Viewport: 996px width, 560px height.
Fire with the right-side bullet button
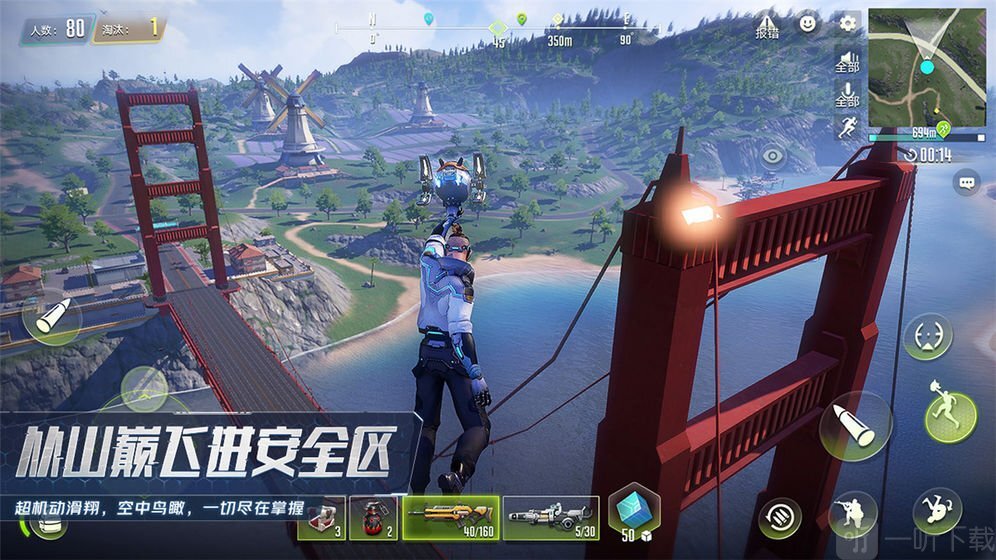(x=854, y=427)
